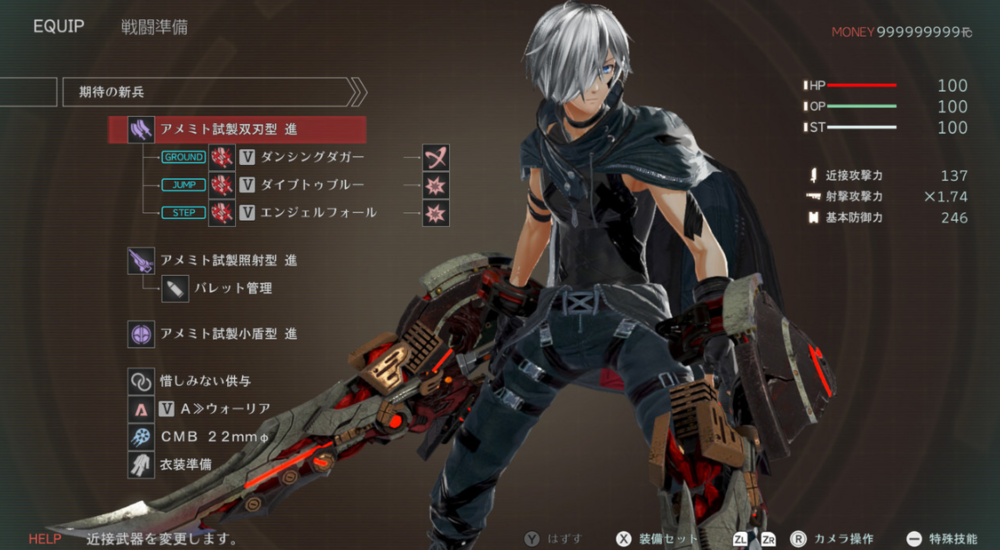This screenshot has width=1000, height=550.
Task: Click the effect icon beside ダイブトゥブルー
Action: tap(435, 185)
